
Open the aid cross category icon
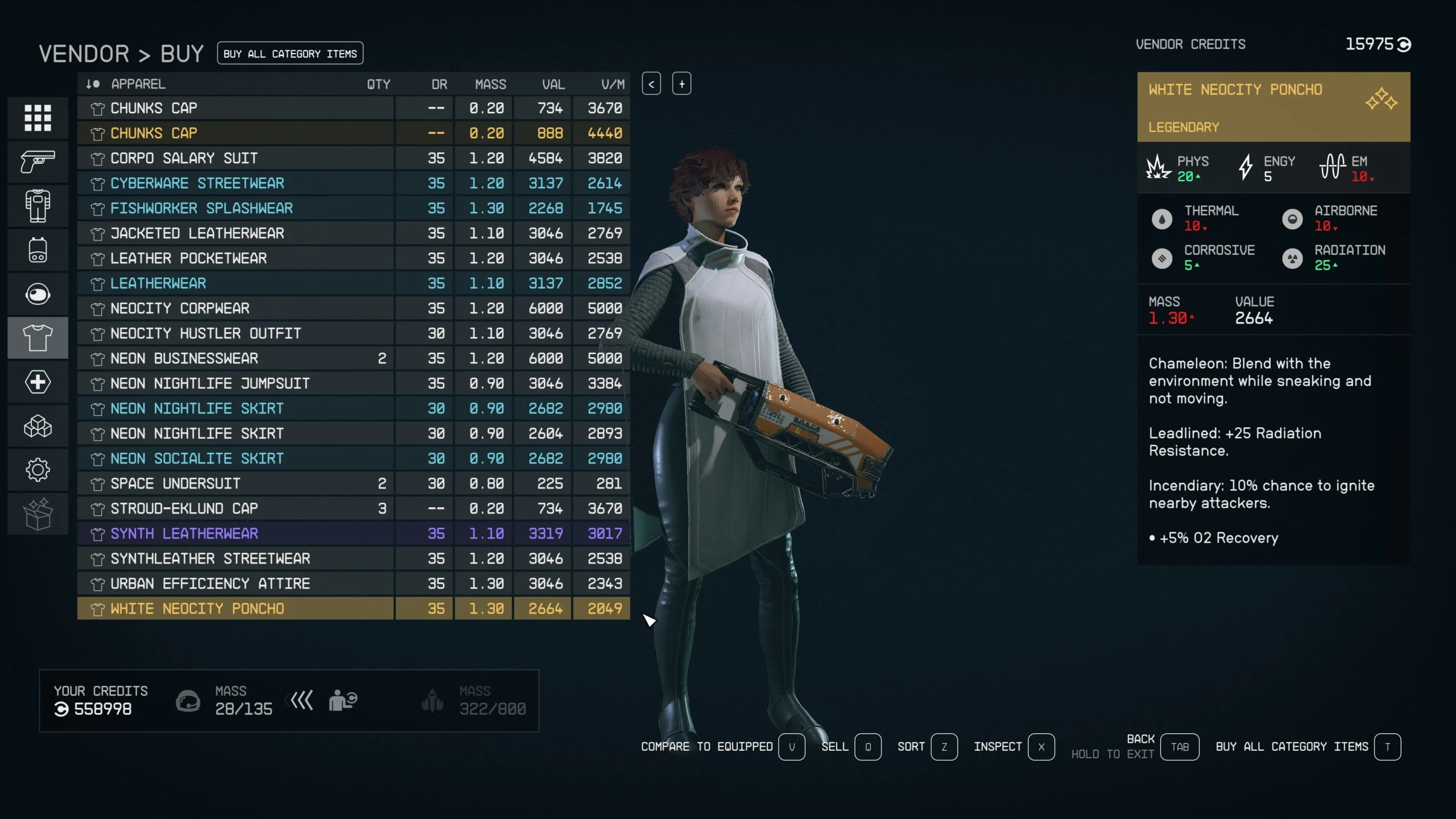coord(38,382)
